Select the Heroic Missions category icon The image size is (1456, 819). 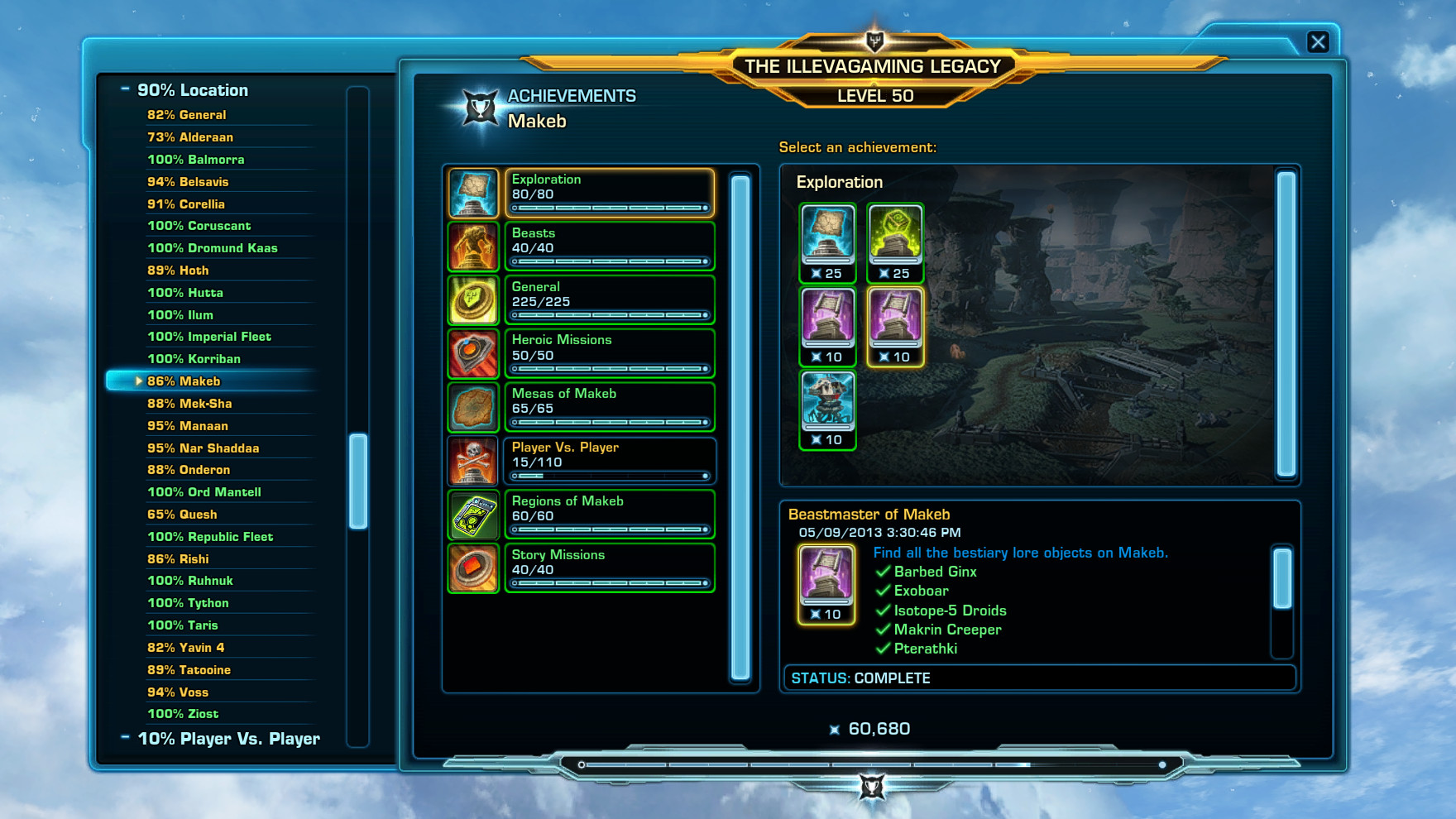click(473, 354)
